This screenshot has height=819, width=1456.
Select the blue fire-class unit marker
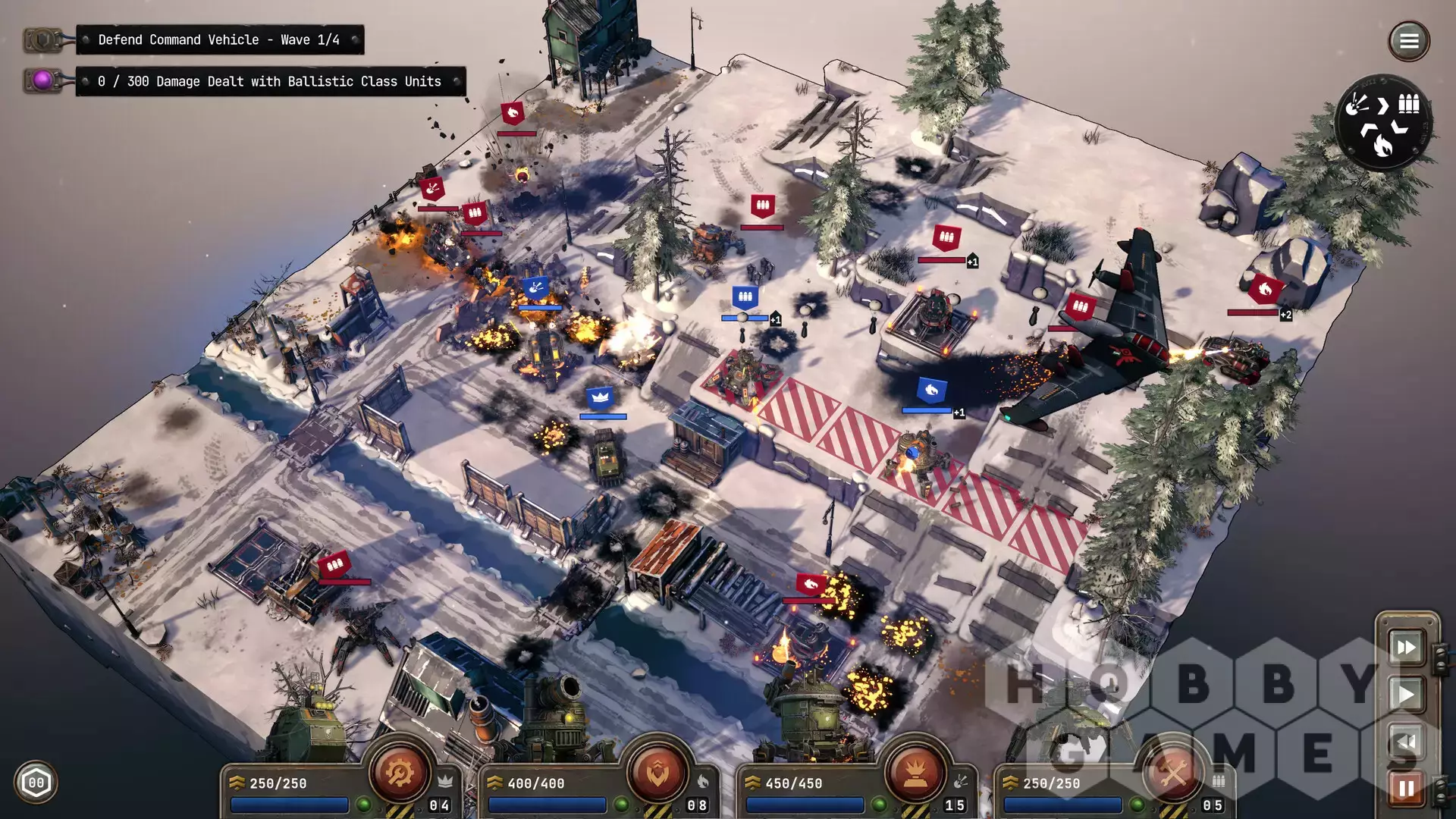(x=931, y=391)
